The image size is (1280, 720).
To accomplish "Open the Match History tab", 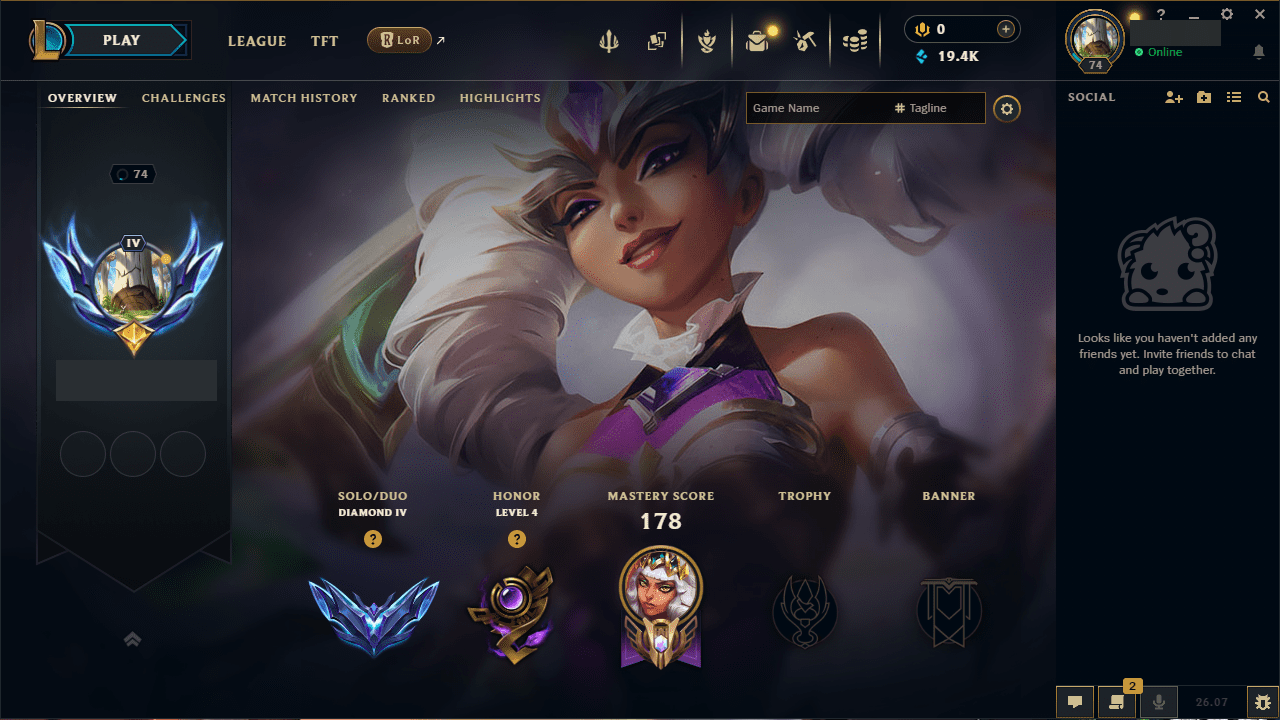I will tap(304, 97).
